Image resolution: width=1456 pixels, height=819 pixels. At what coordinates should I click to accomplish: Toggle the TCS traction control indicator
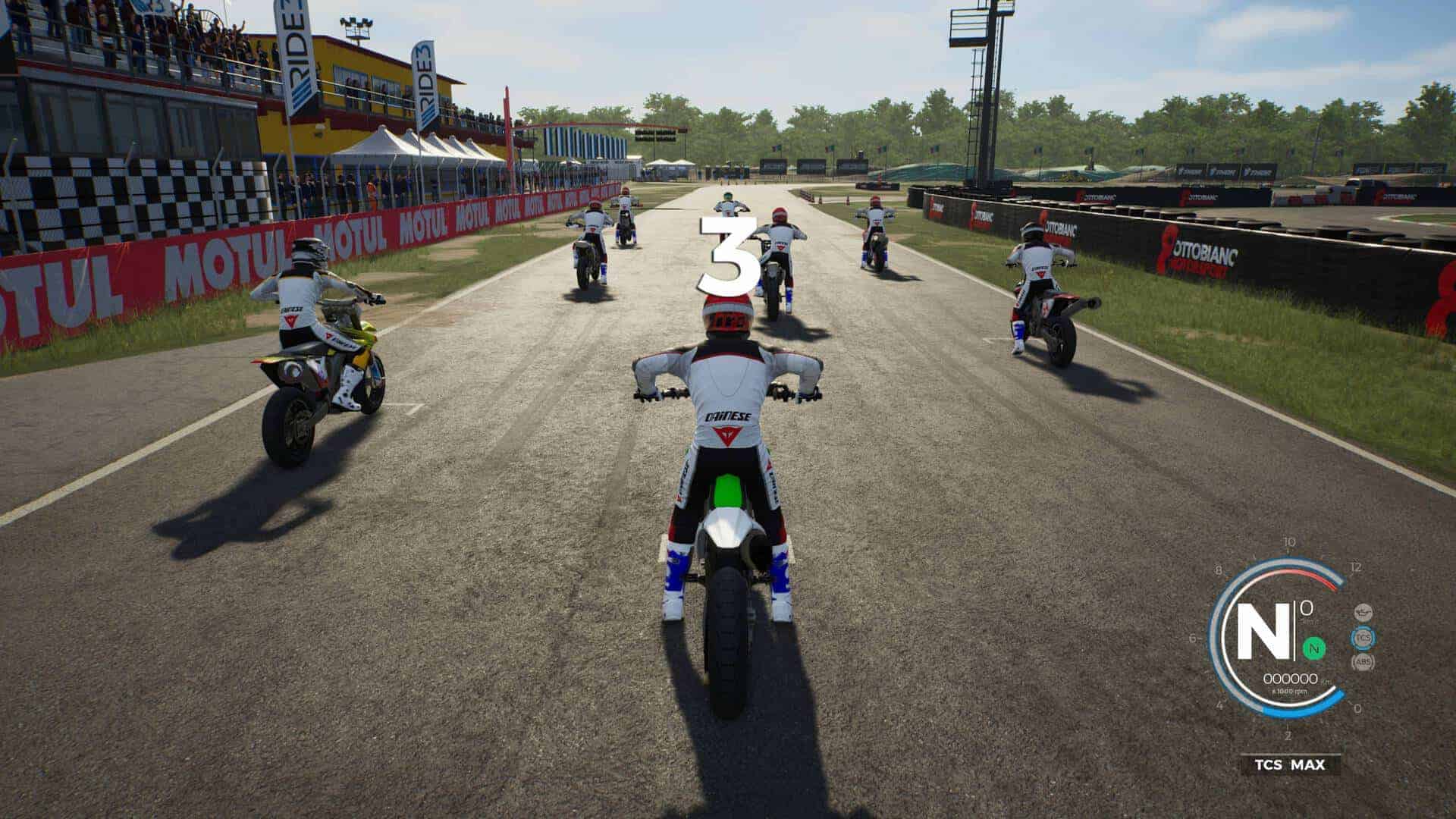[x=1363, y=638]
